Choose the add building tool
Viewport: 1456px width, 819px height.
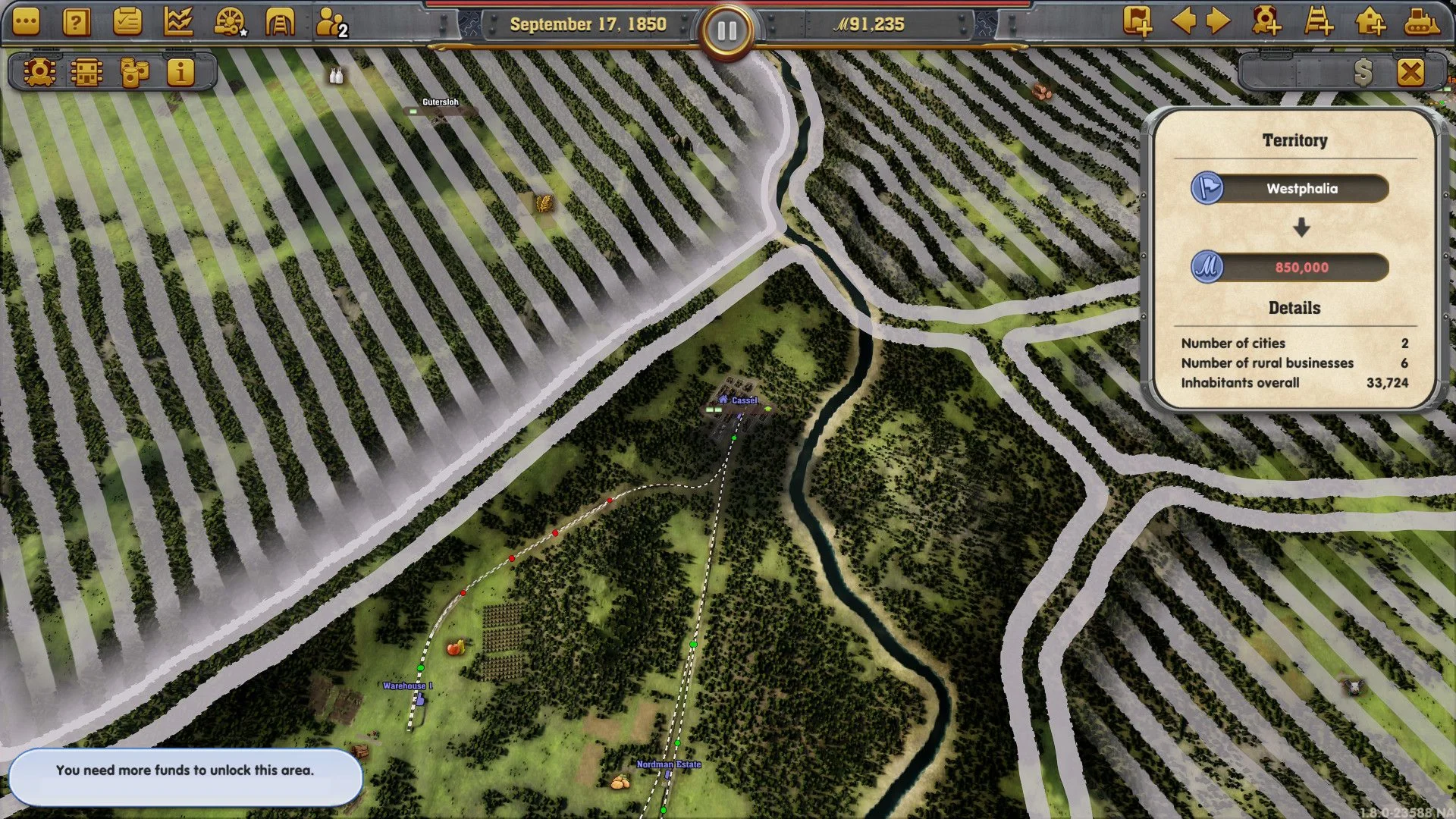tap(1370, 21)
